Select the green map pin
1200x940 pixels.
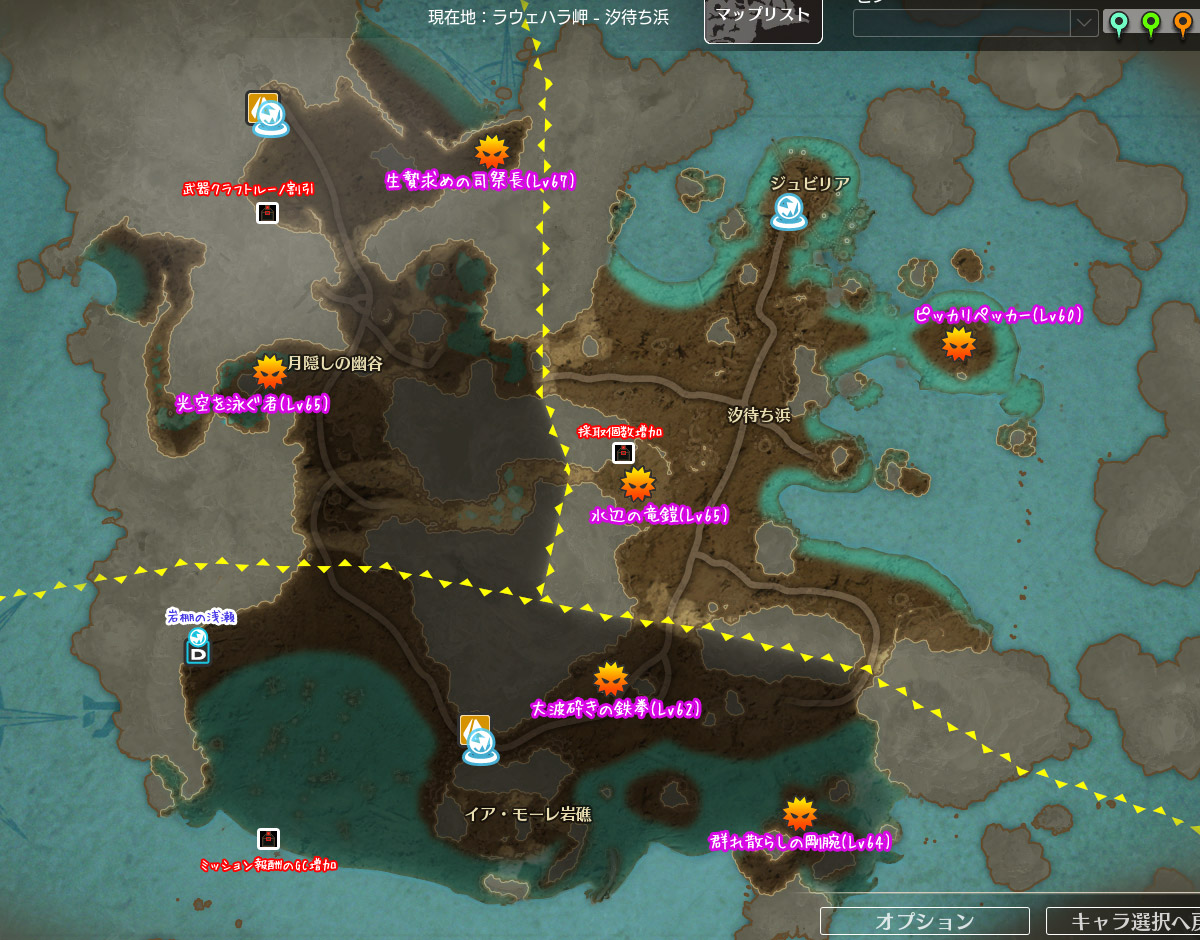pos(1151,23)
